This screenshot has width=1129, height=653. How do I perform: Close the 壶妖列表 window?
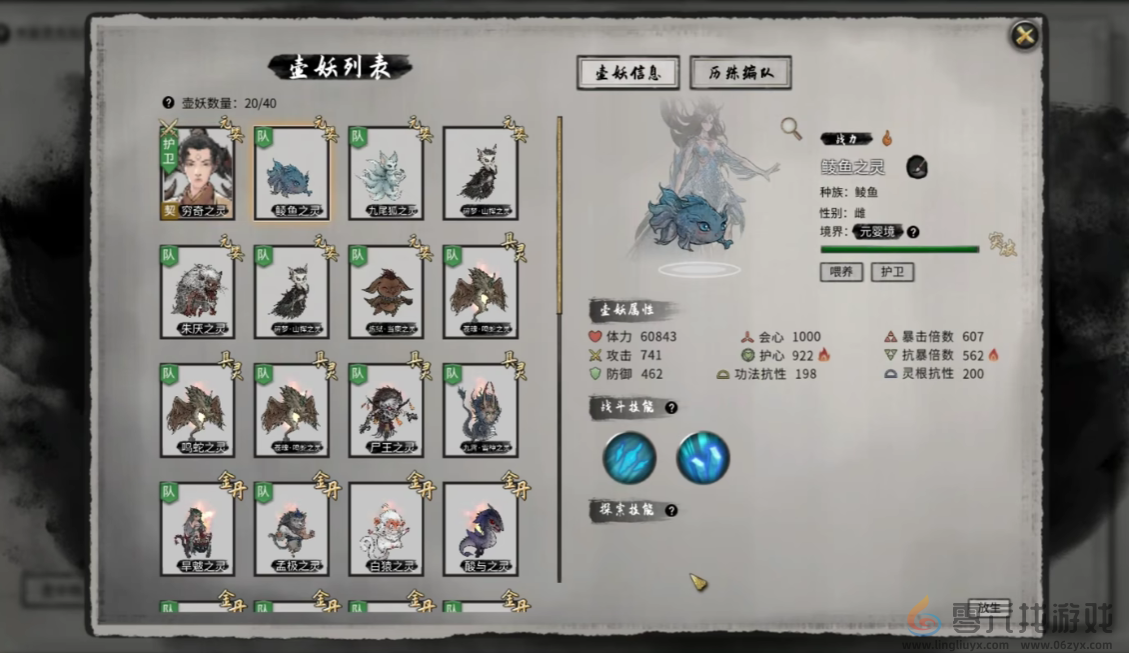point(1024,36)
